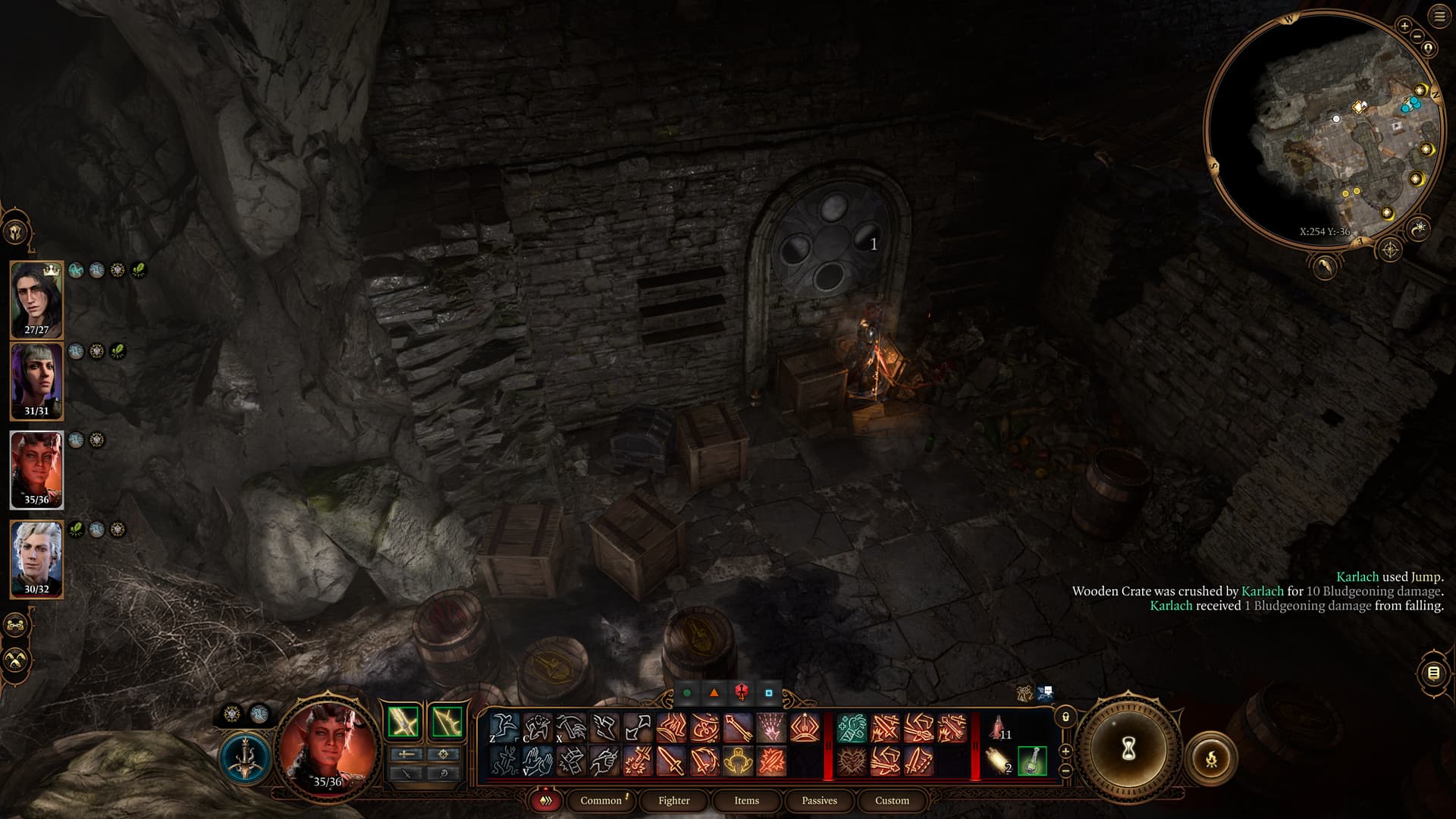Click Karlach's large active character portrait
This screenshot has height=819, width=1456.
coord(328,747)
